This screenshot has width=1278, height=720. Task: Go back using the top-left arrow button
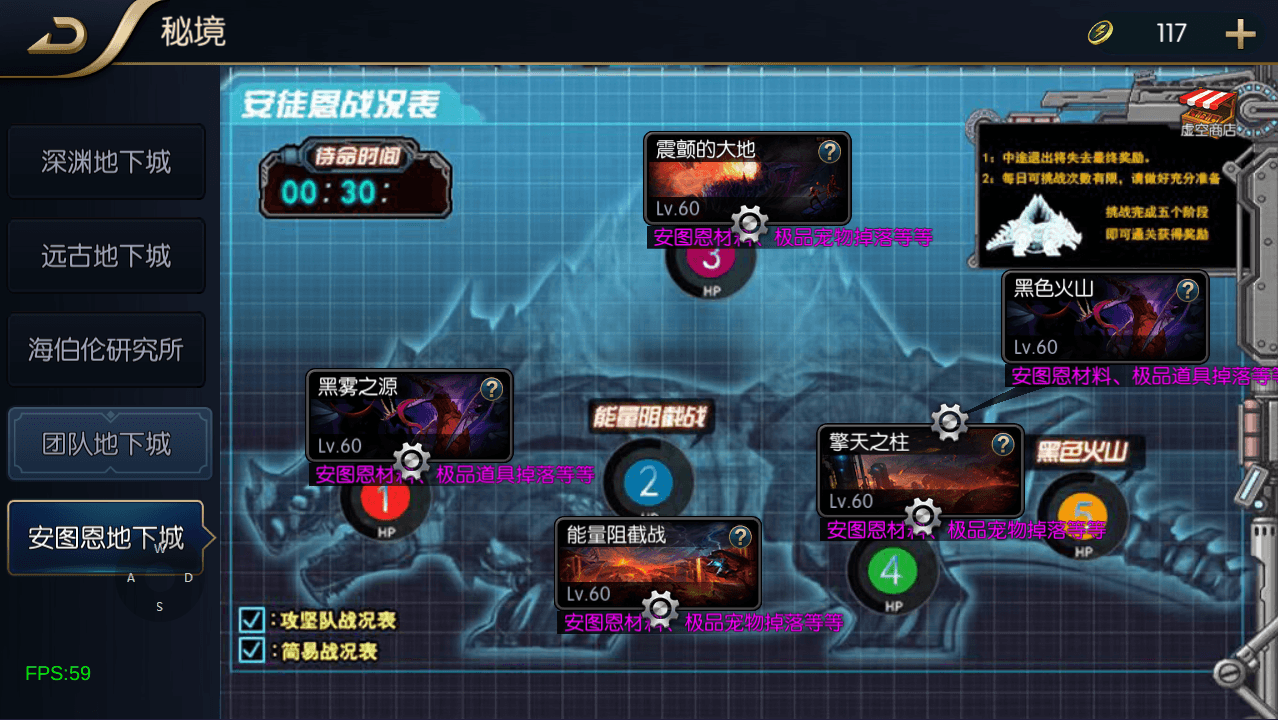click(57, 36)
